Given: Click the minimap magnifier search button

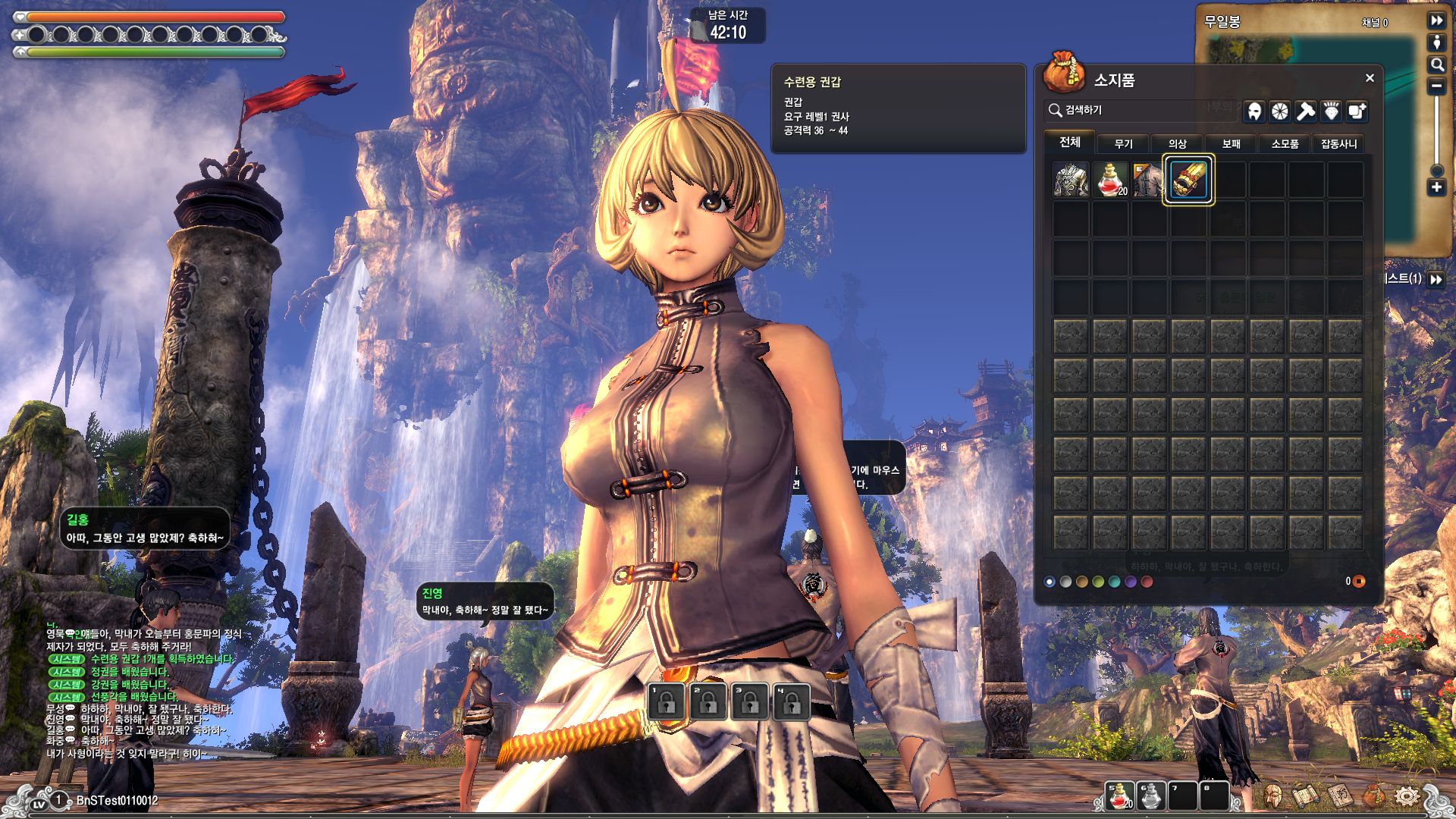Looking at the screenshot, I should coord(1436,65).
